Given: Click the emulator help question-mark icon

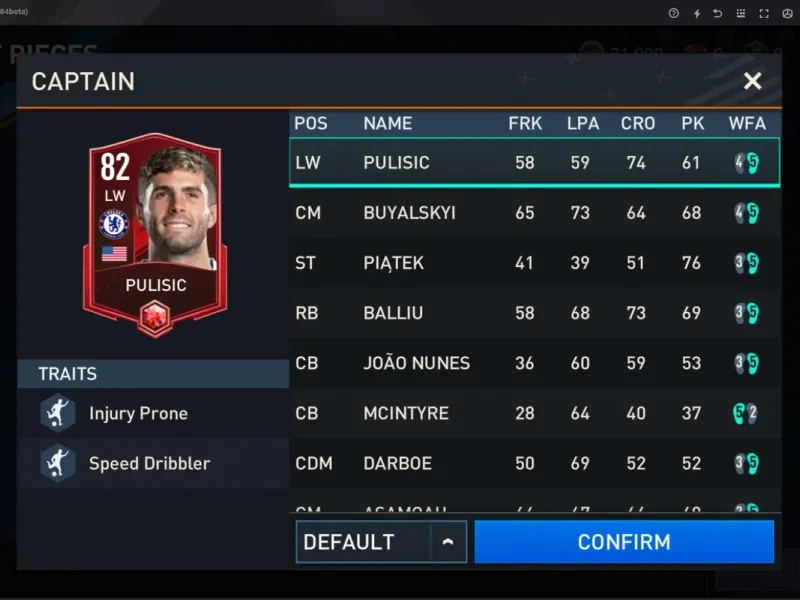Looking at the screenshot, I should coord(673,13).
